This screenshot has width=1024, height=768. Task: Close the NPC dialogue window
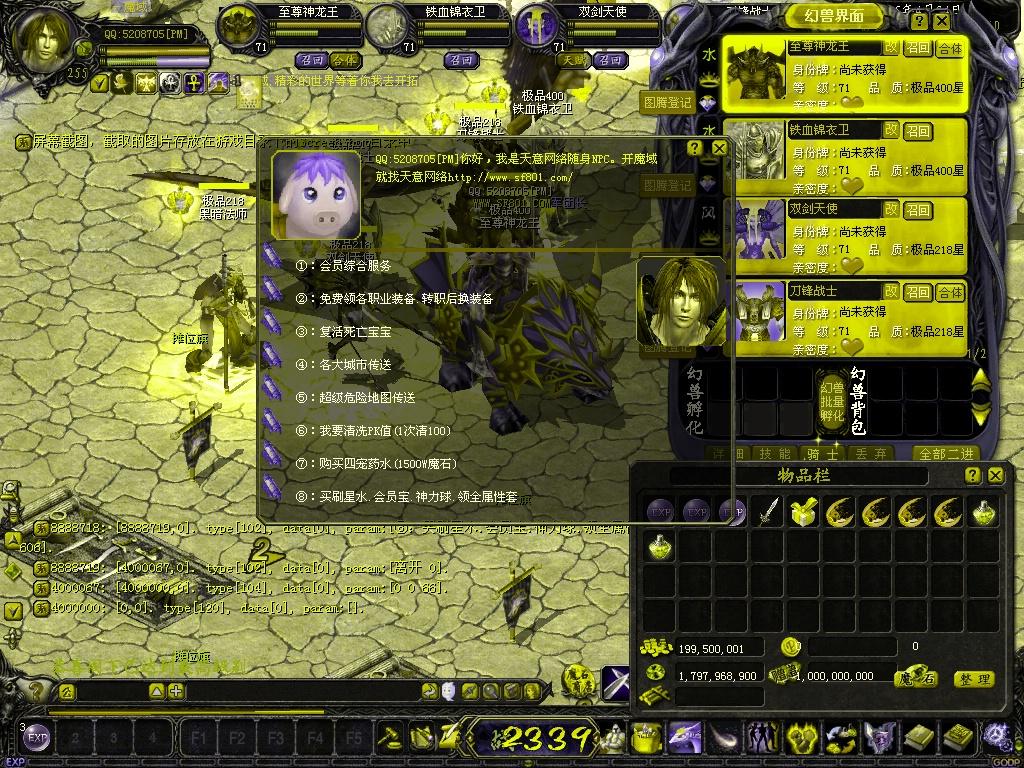click(x=719, y=148)
